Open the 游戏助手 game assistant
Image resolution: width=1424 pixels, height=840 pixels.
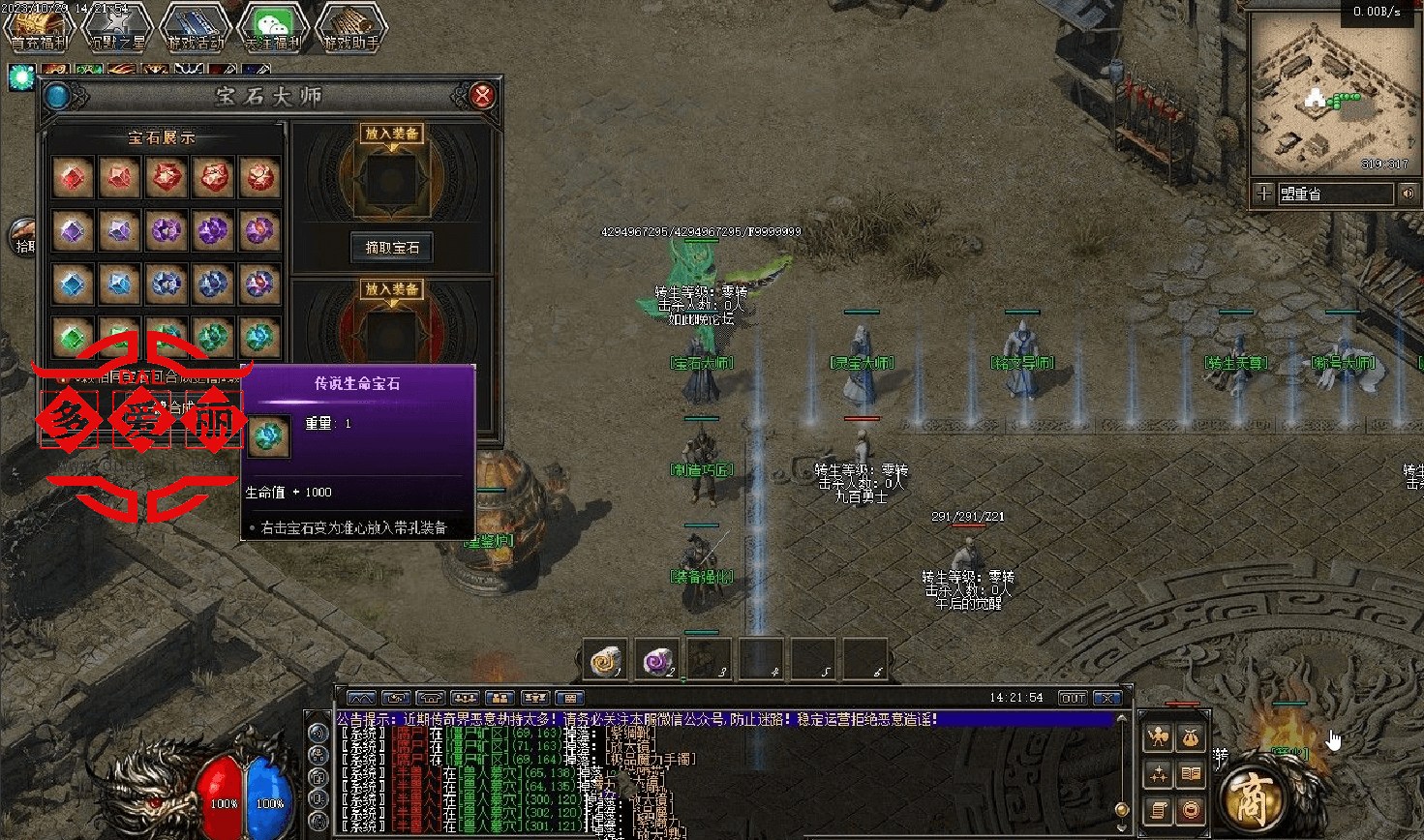(351, 27)
